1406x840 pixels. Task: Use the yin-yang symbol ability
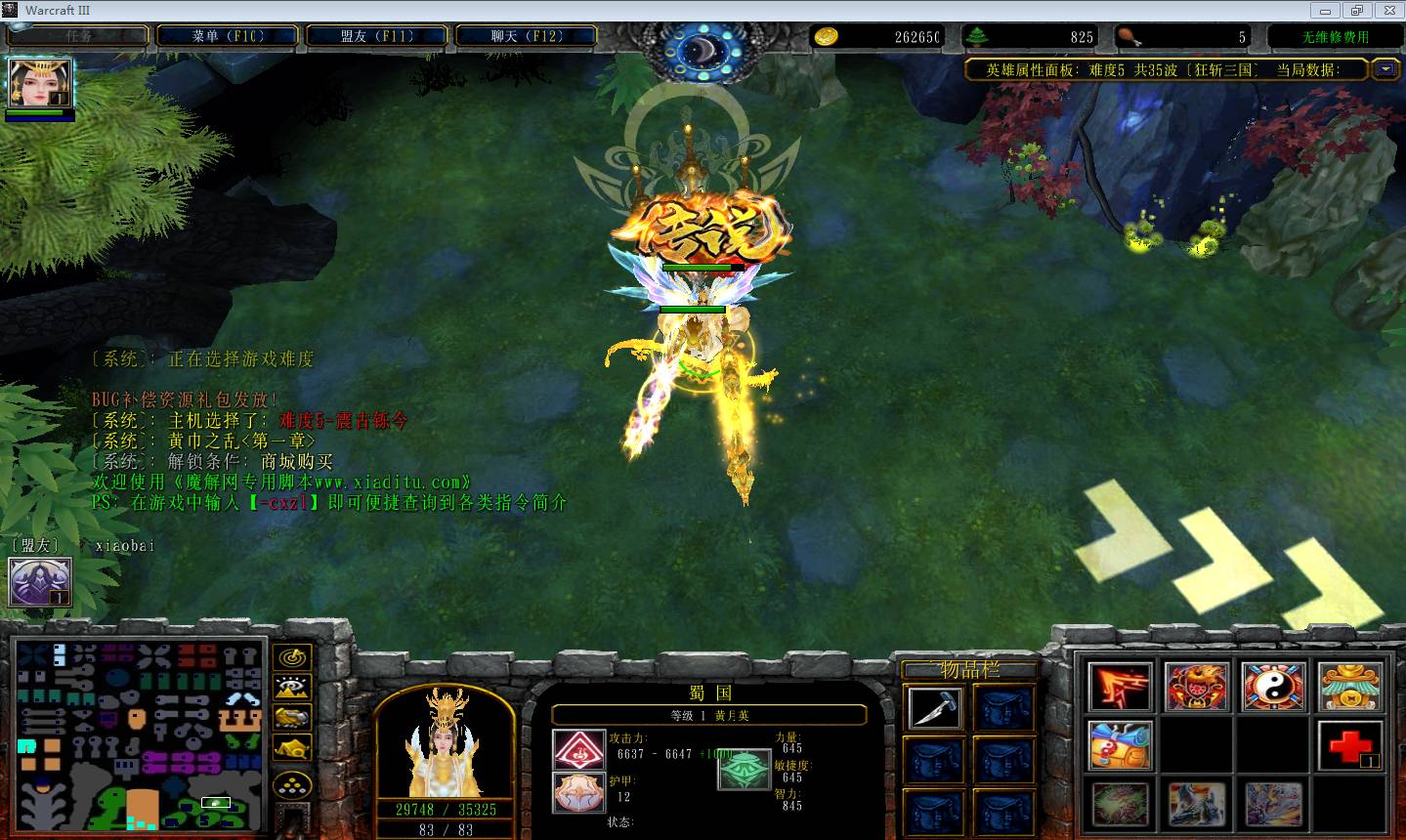[x=1273, y=687]
